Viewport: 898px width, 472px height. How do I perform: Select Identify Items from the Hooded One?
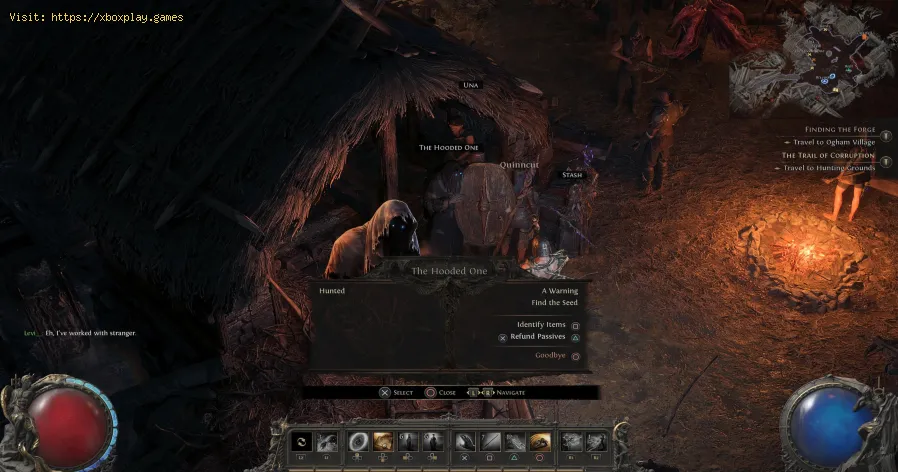(541, 325)
